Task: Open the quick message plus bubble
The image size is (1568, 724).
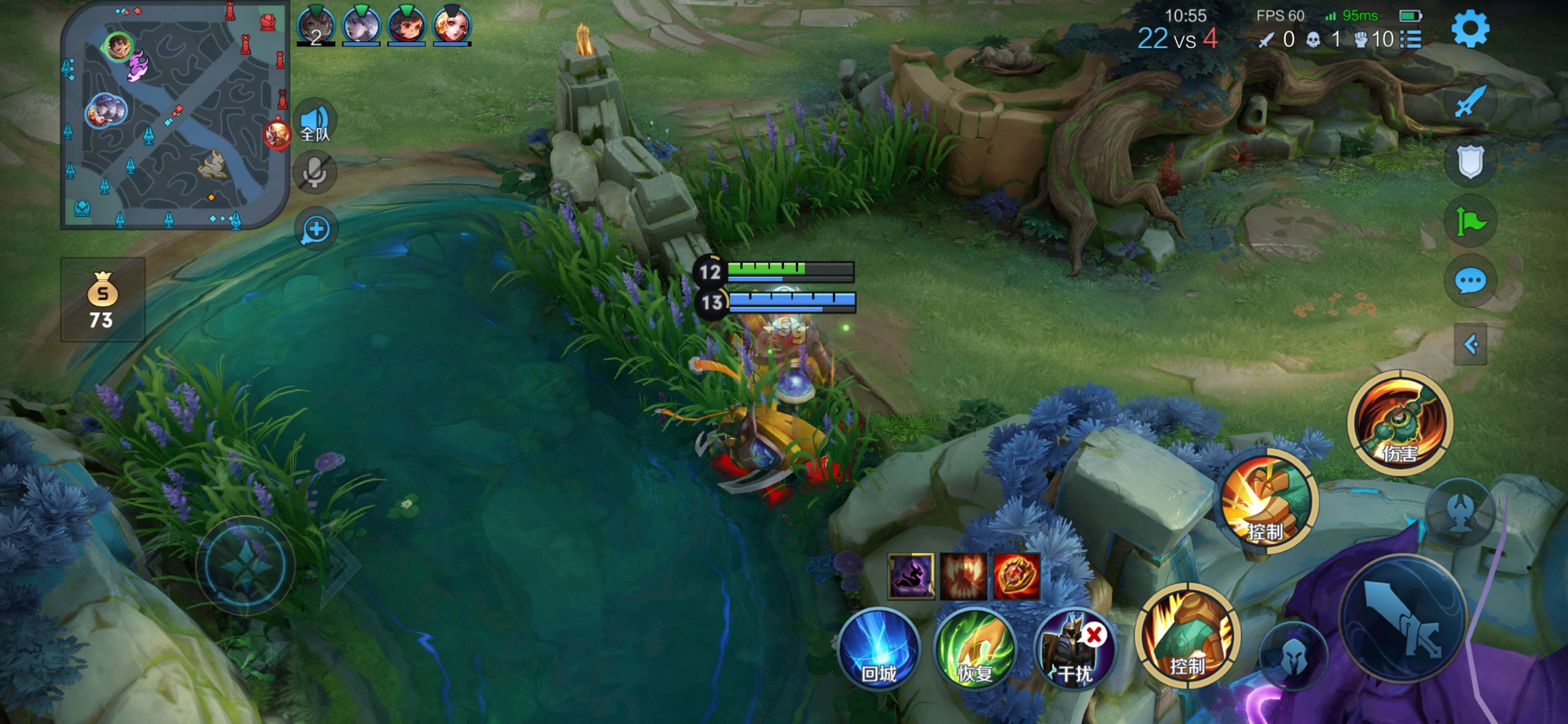Action: pos(316,230)
